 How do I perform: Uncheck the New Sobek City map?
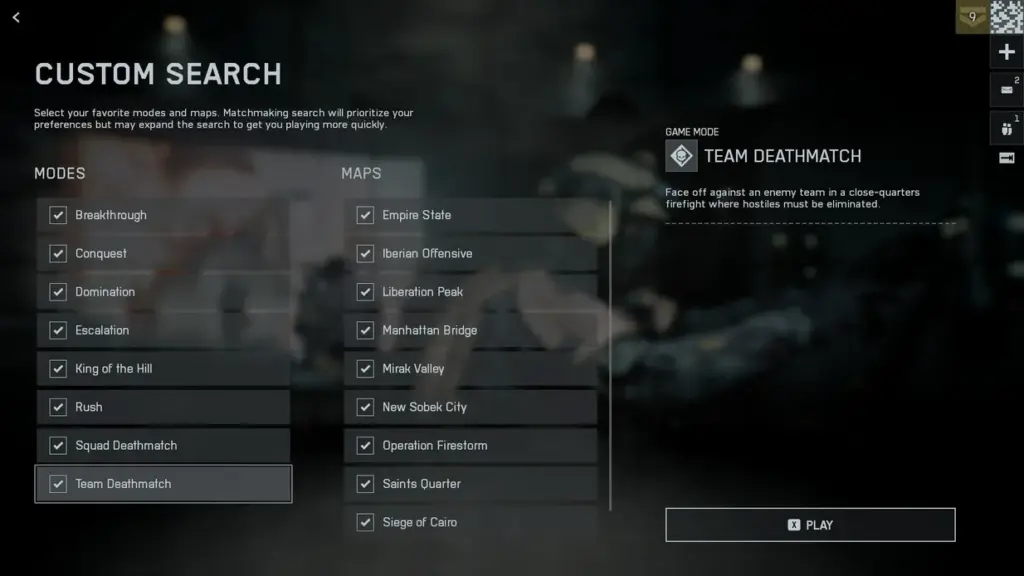(x=365, y=407)
